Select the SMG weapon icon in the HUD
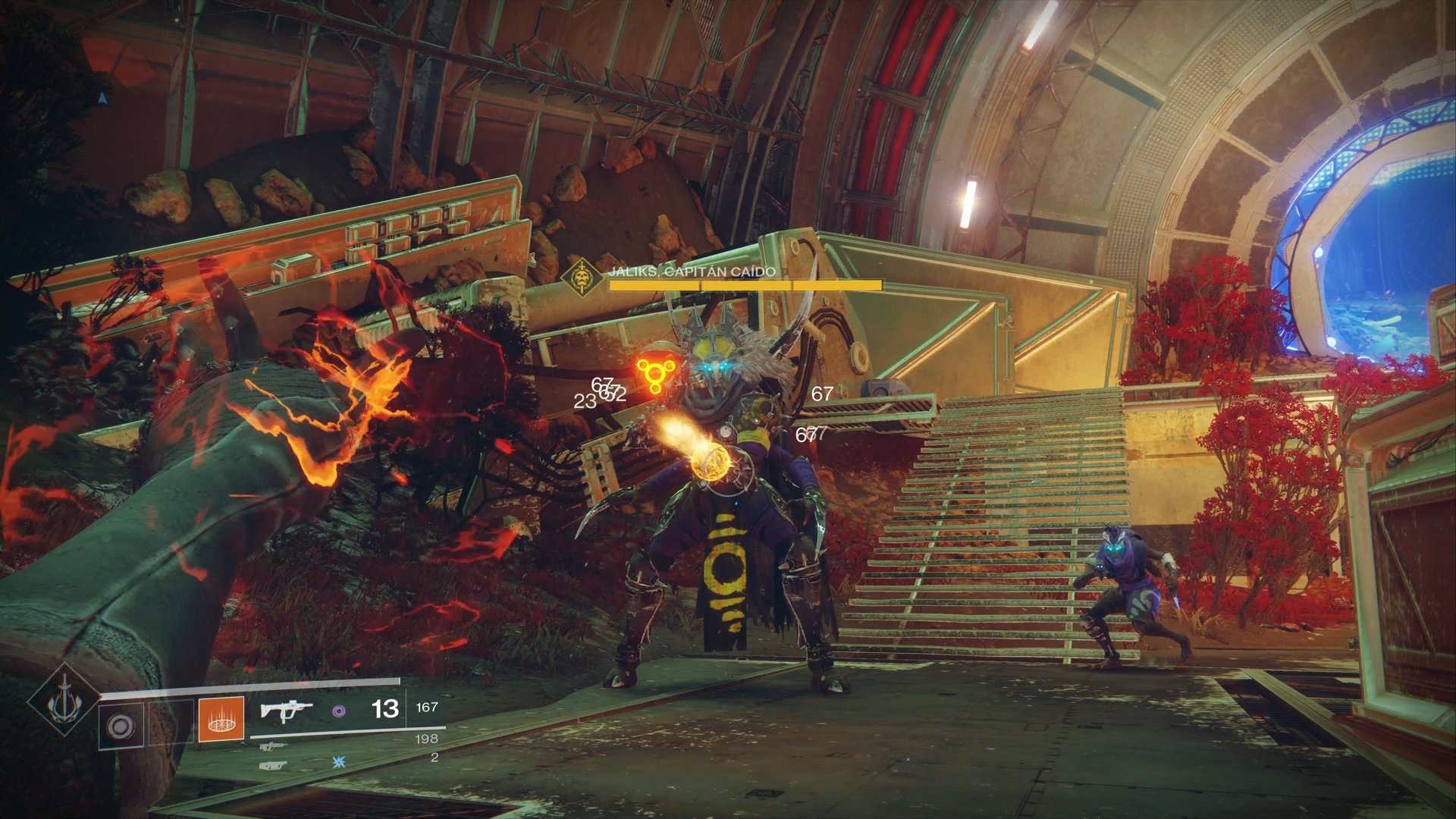The height and width of the screenshot is (819, 1456). (x=288, y=711)
